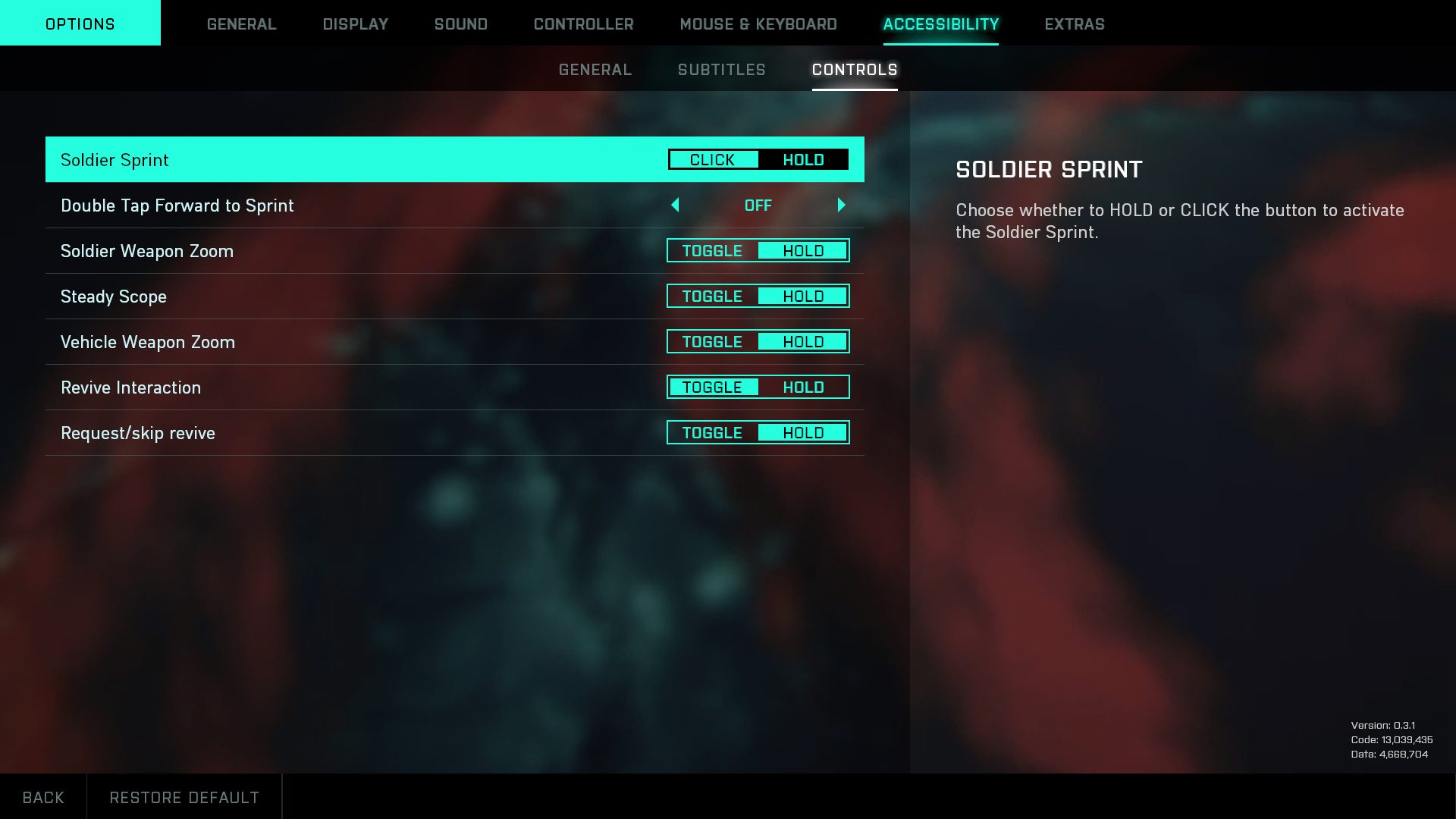Choose Toggle for Request/skip revive
The image size is (1456, 819).
click(713, 433)
